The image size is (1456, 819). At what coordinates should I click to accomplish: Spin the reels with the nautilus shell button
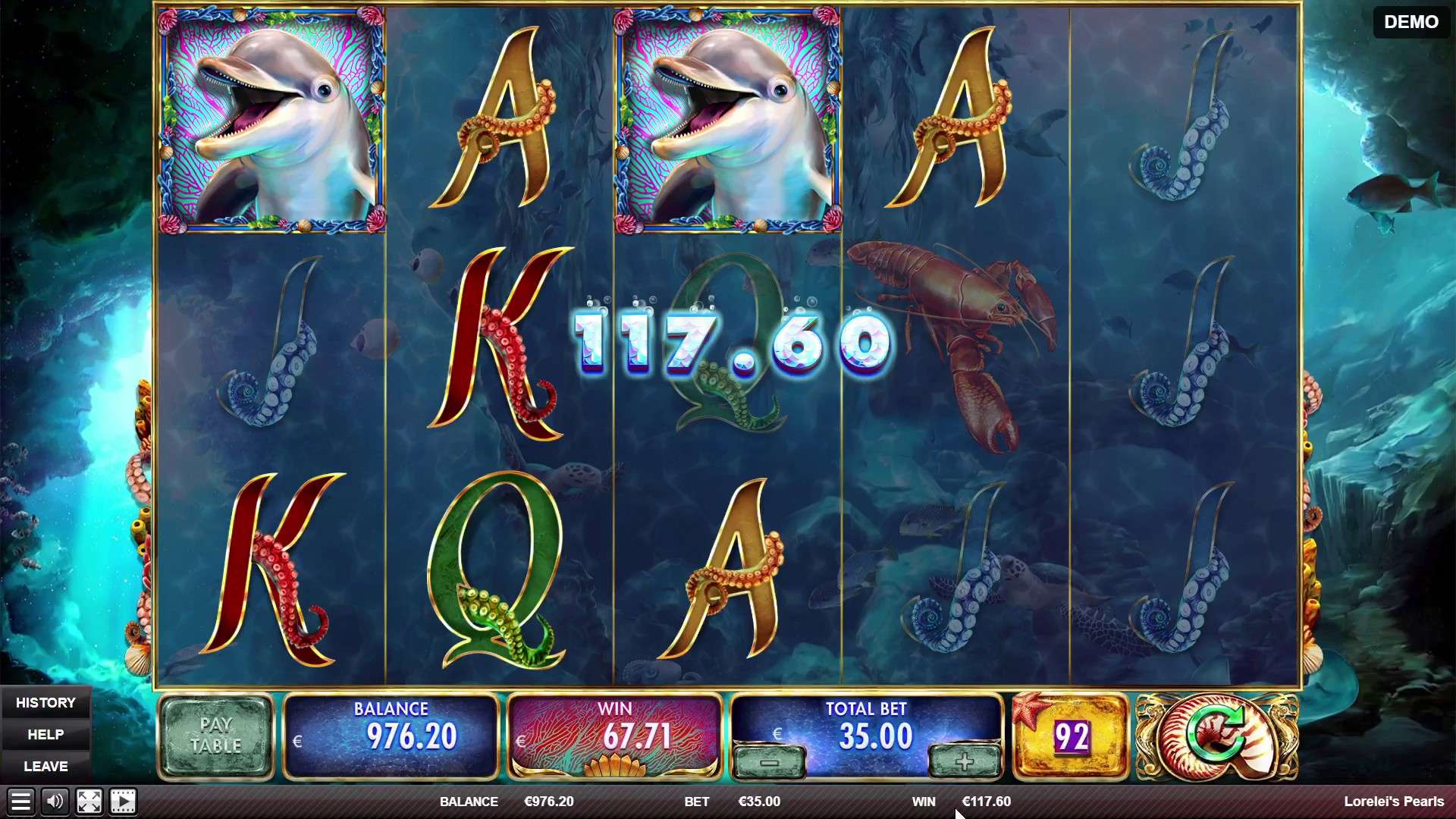[1216, 736]
